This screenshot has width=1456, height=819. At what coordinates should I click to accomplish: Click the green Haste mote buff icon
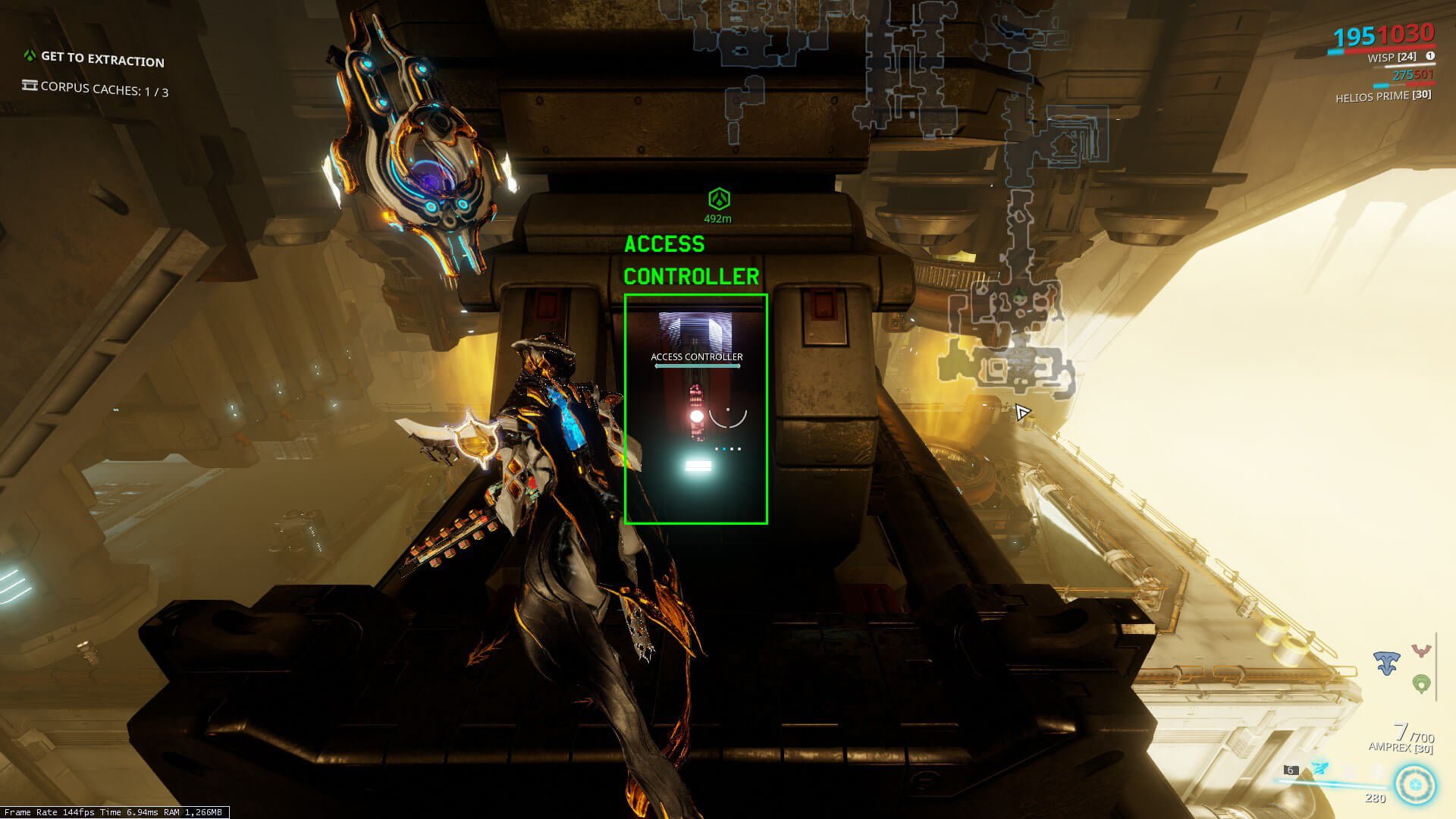tap(1421, 684)
